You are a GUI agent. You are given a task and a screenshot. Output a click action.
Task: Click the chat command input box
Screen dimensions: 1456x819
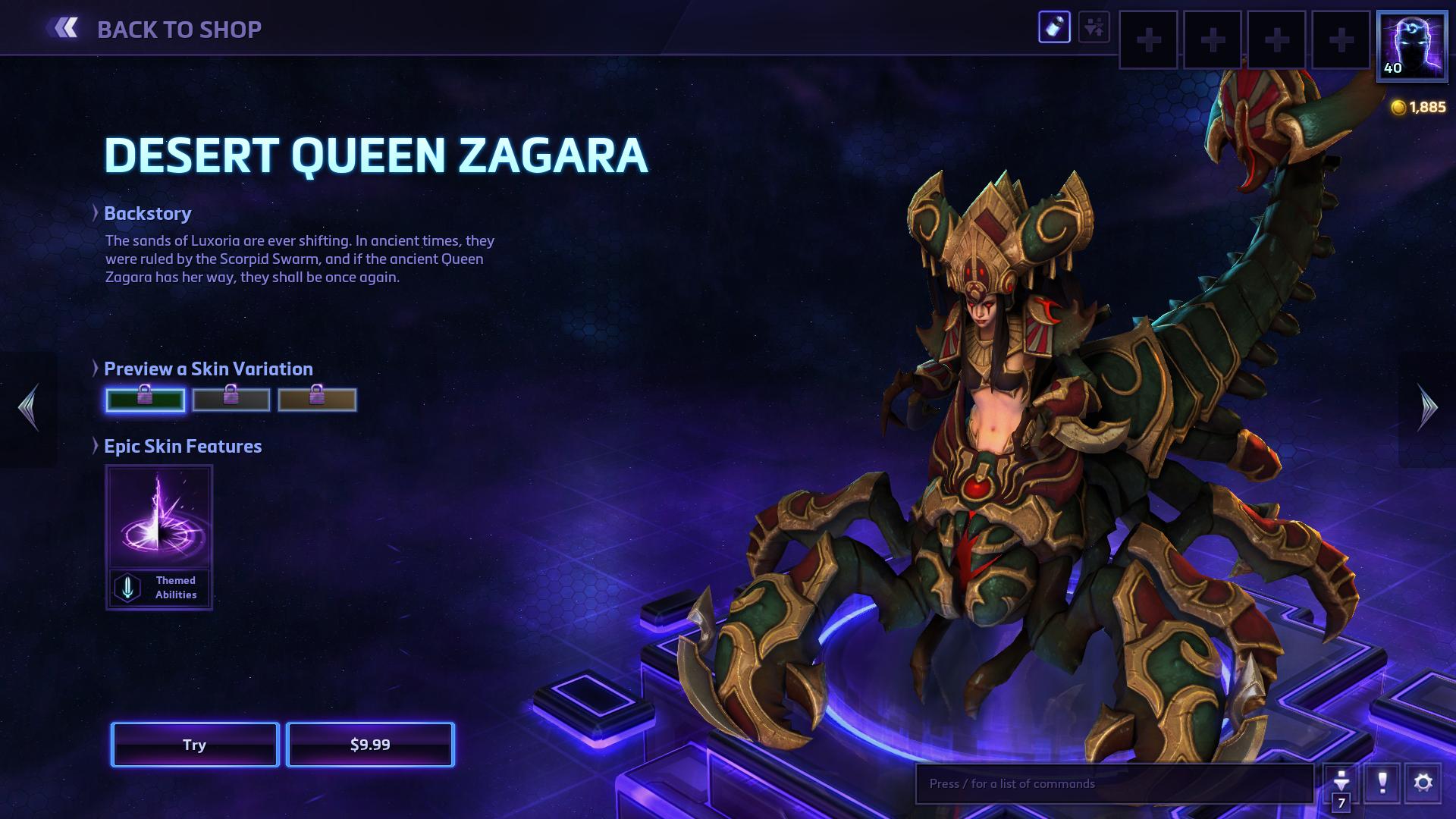point(1115,783)
